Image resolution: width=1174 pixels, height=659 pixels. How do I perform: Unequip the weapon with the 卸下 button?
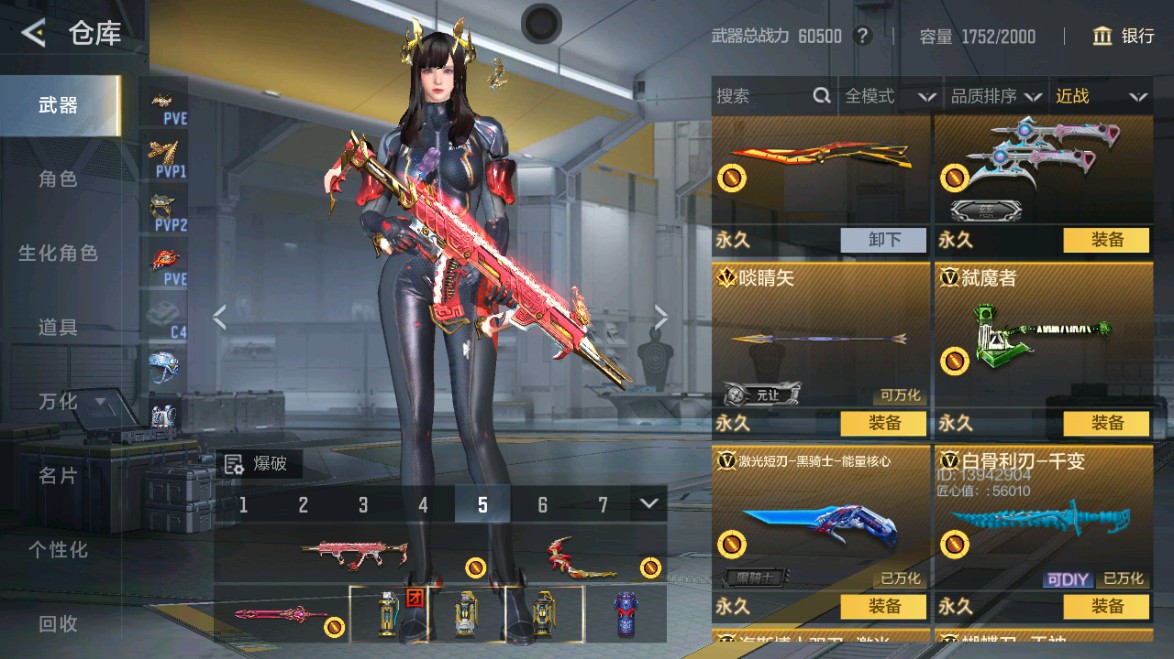pyautogui.click(x=885, y=240)
